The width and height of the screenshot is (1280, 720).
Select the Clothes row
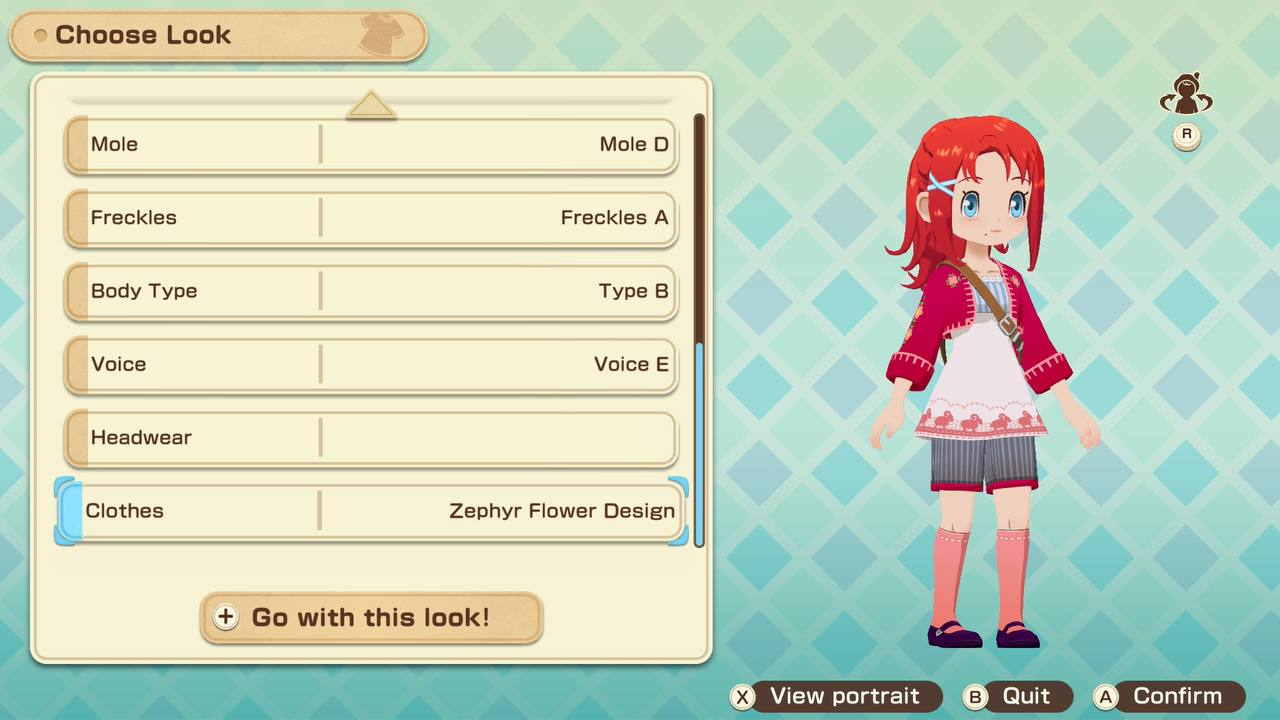371,511
